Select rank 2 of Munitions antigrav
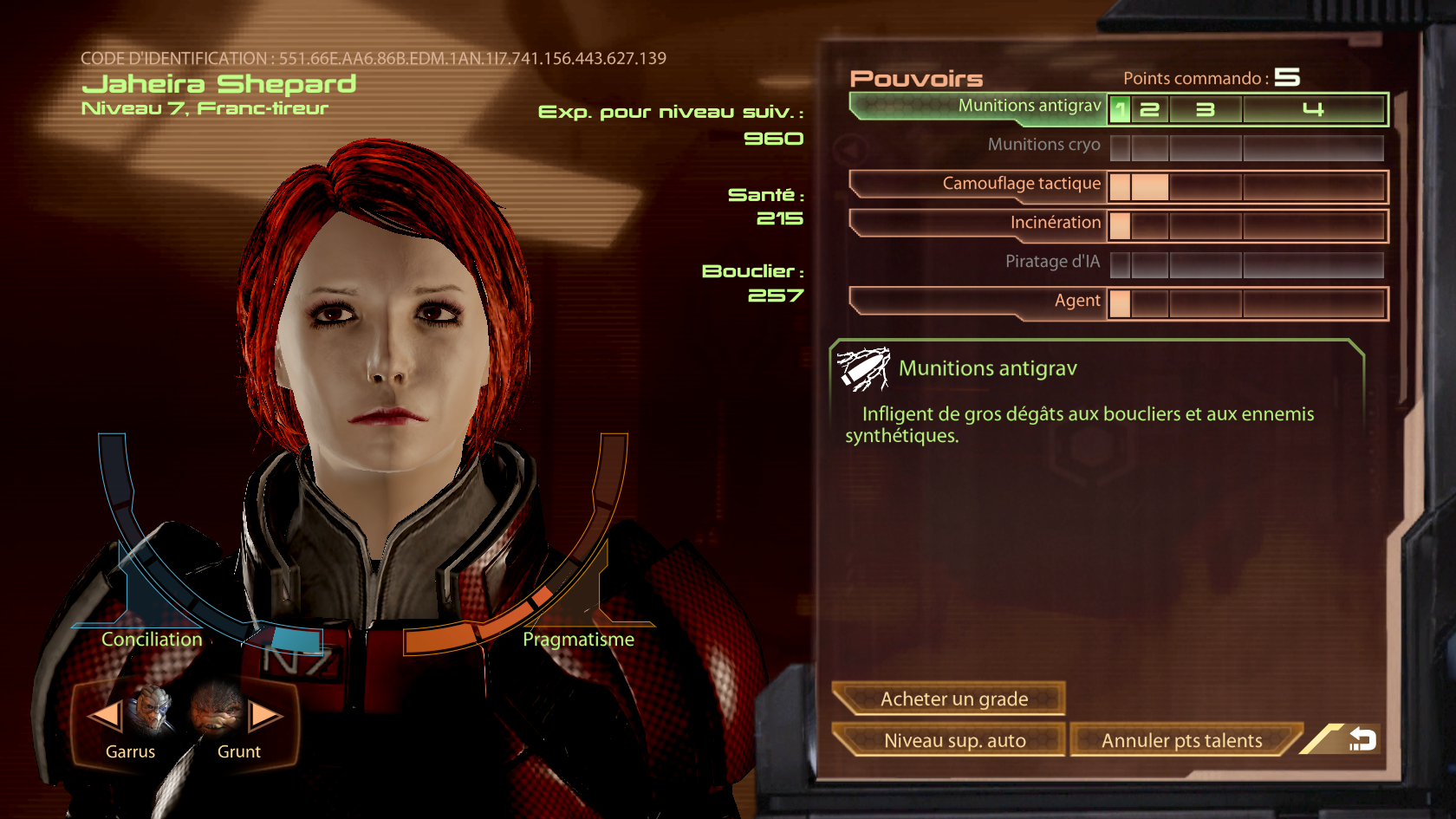The image size is (1456, 819). pos(1149,110)
